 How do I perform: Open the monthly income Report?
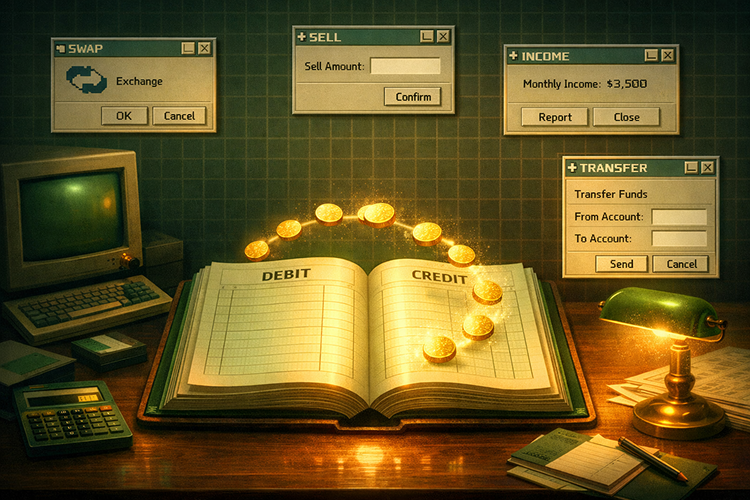[555, 117]
